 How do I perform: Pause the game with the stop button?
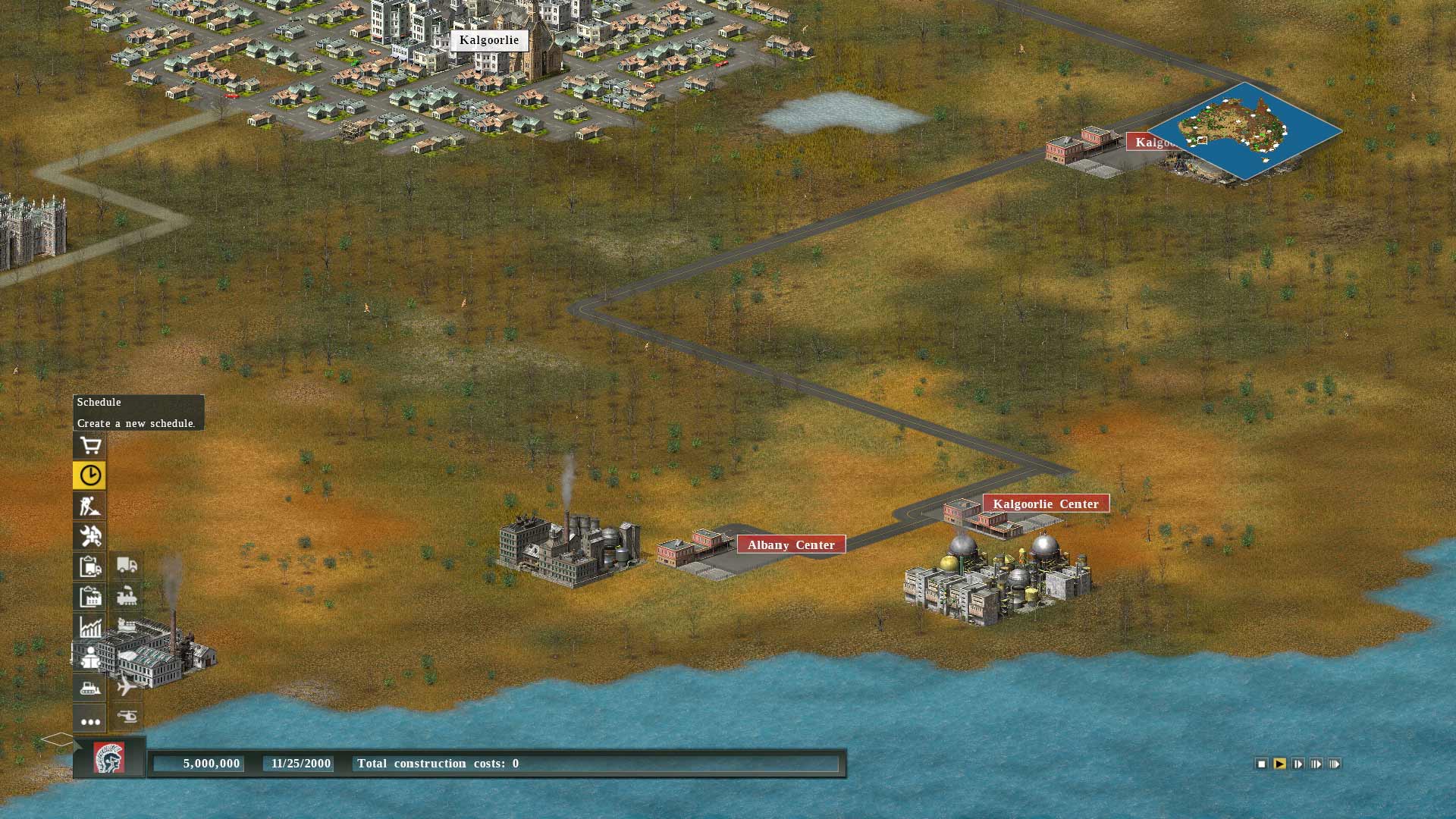coord(1261,764)
